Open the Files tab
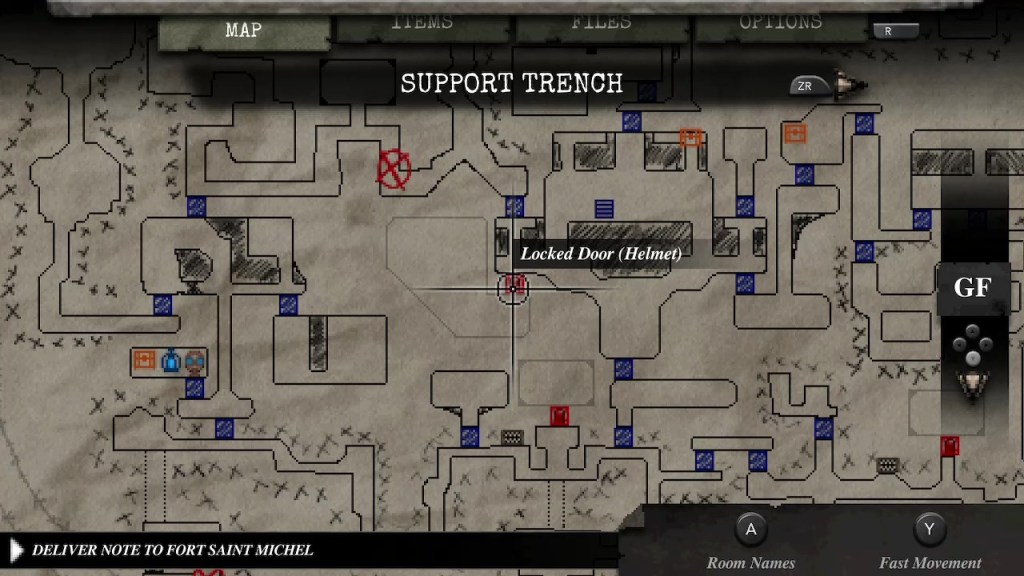The image size is (1024, 576). click(601, 24)
